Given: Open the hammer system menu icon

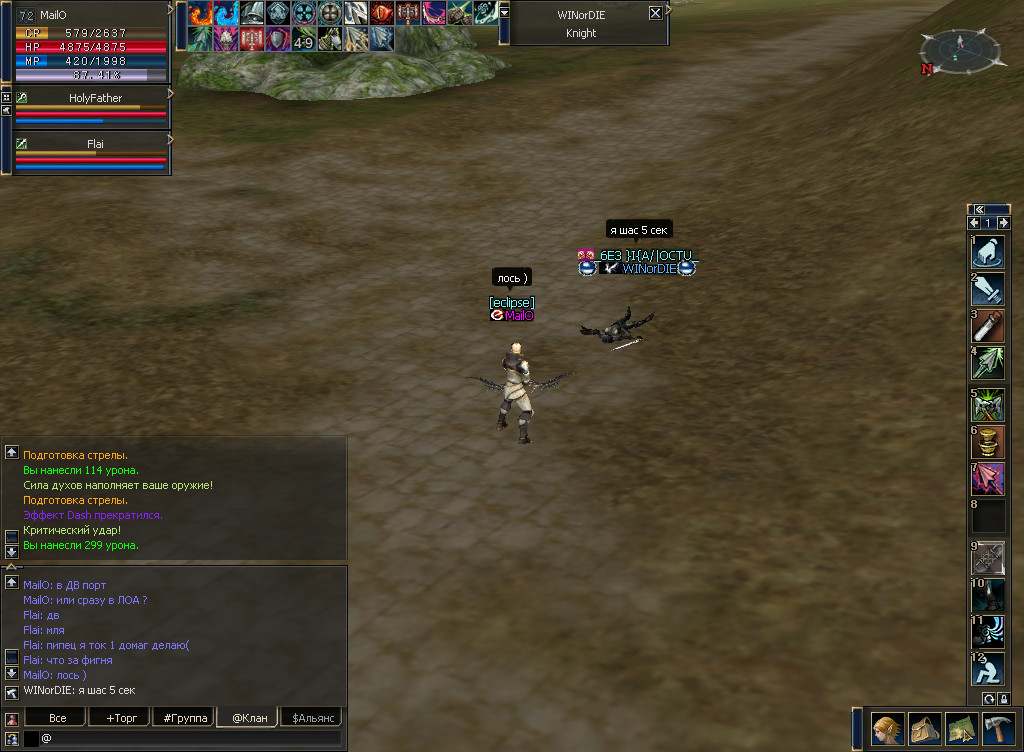Looking at the screenshot, I should [999, 729].
